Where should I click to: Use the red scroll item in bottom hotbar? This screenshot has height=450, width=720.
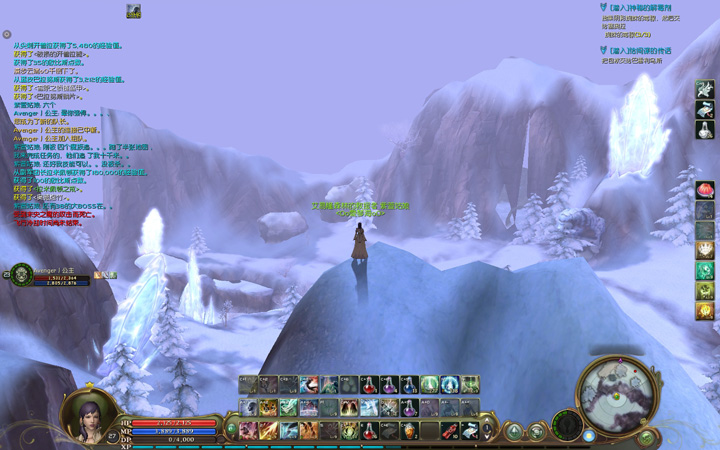[450, 430]
